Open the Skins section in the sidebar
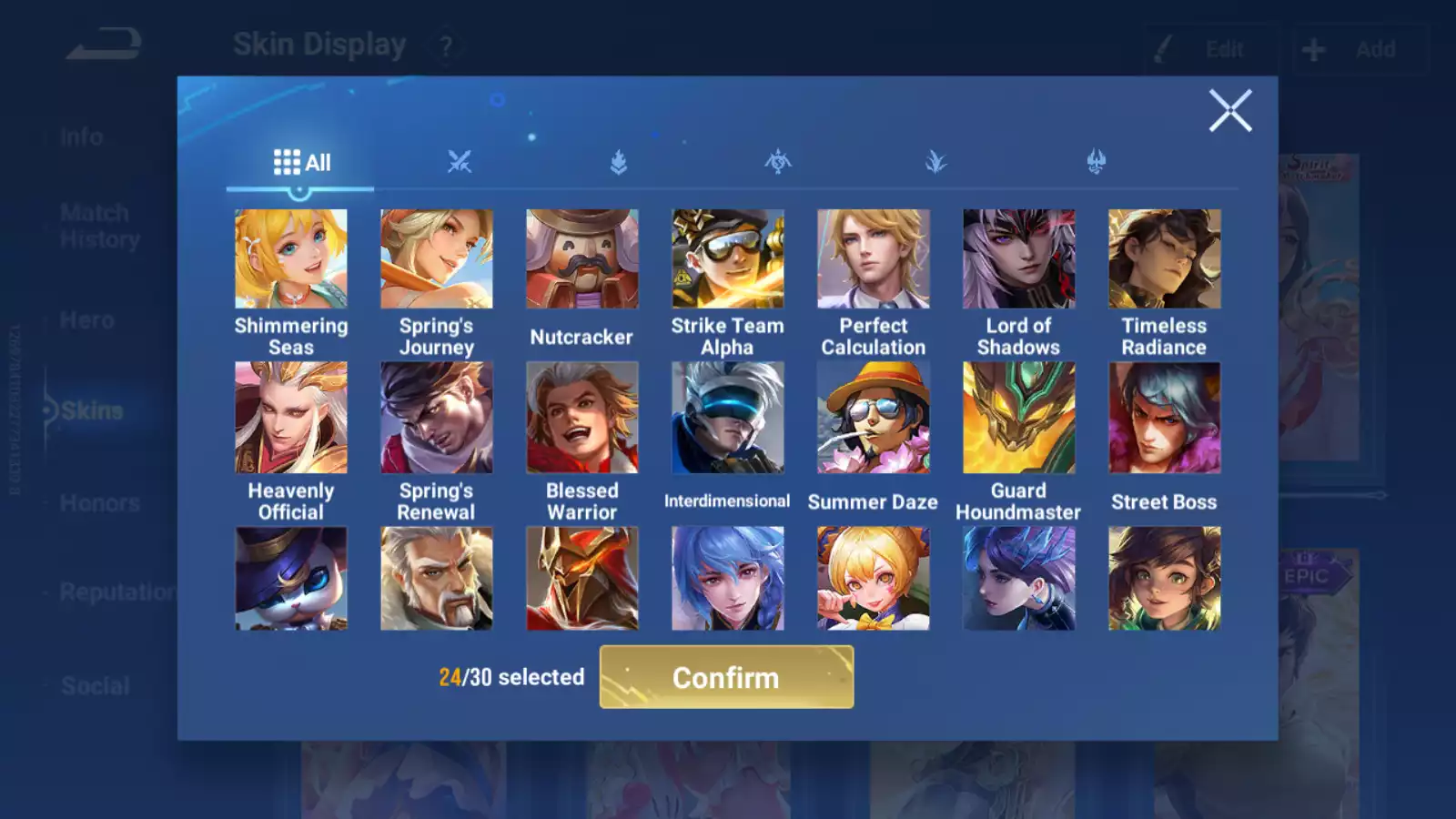This screenshot has width=1456, height=819. click(x=94, y=410)
